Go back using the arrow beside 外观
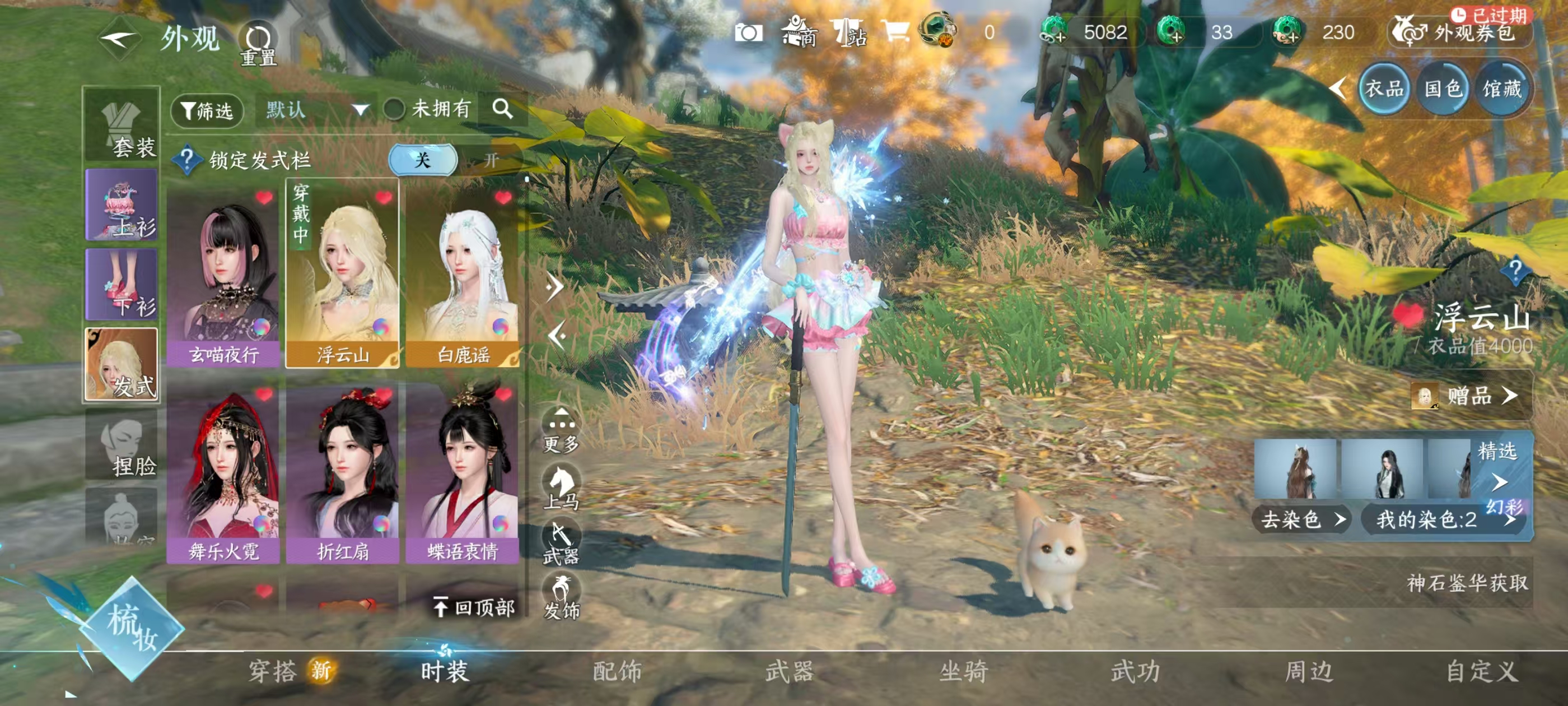The height and width of the screenshot is (706, 1568). pyautogui.click(x=118, y=40)
